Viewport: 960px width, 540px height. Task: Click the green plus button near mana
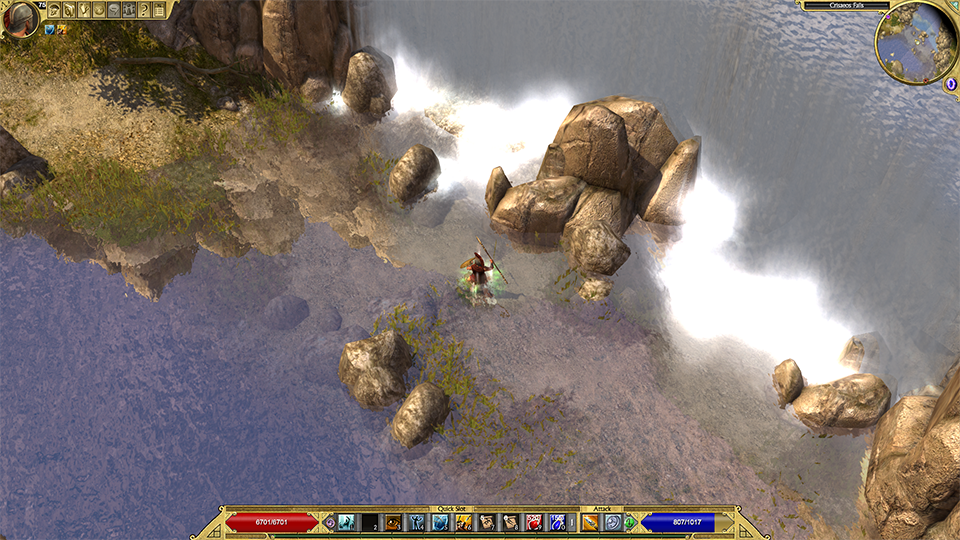[x=630, y=522]
